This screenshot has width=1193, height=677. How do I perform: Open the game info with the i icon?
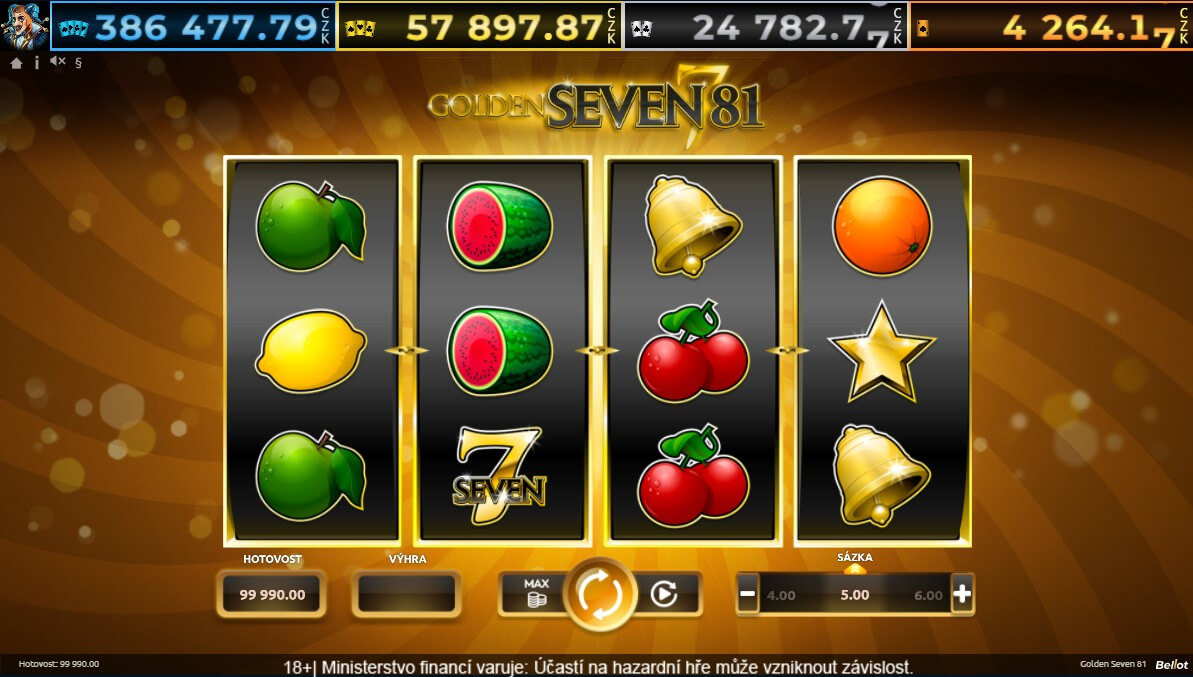(37, 62)
